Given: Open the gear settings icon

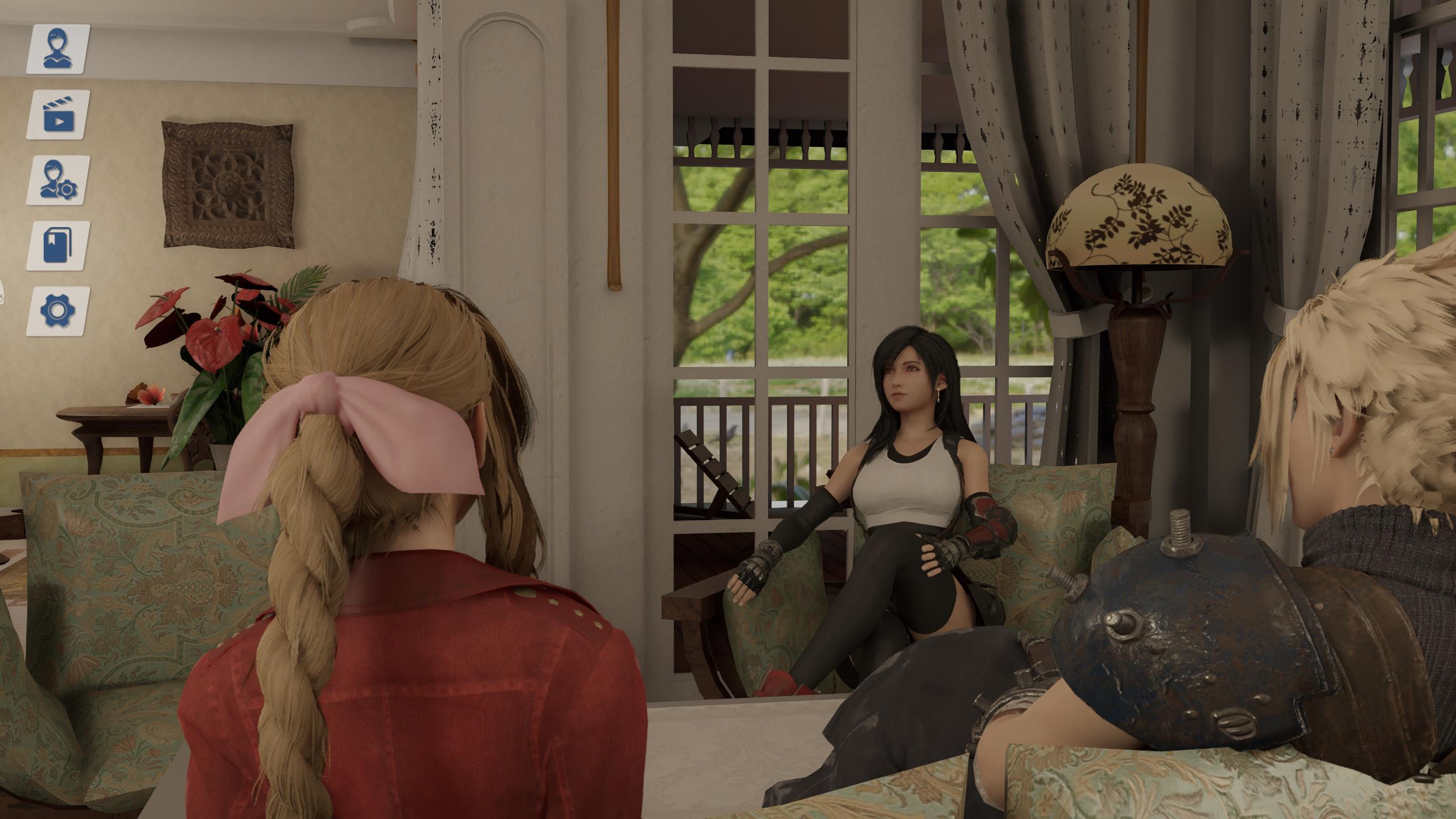Looking at the screenshot, I should coord(57,311).
